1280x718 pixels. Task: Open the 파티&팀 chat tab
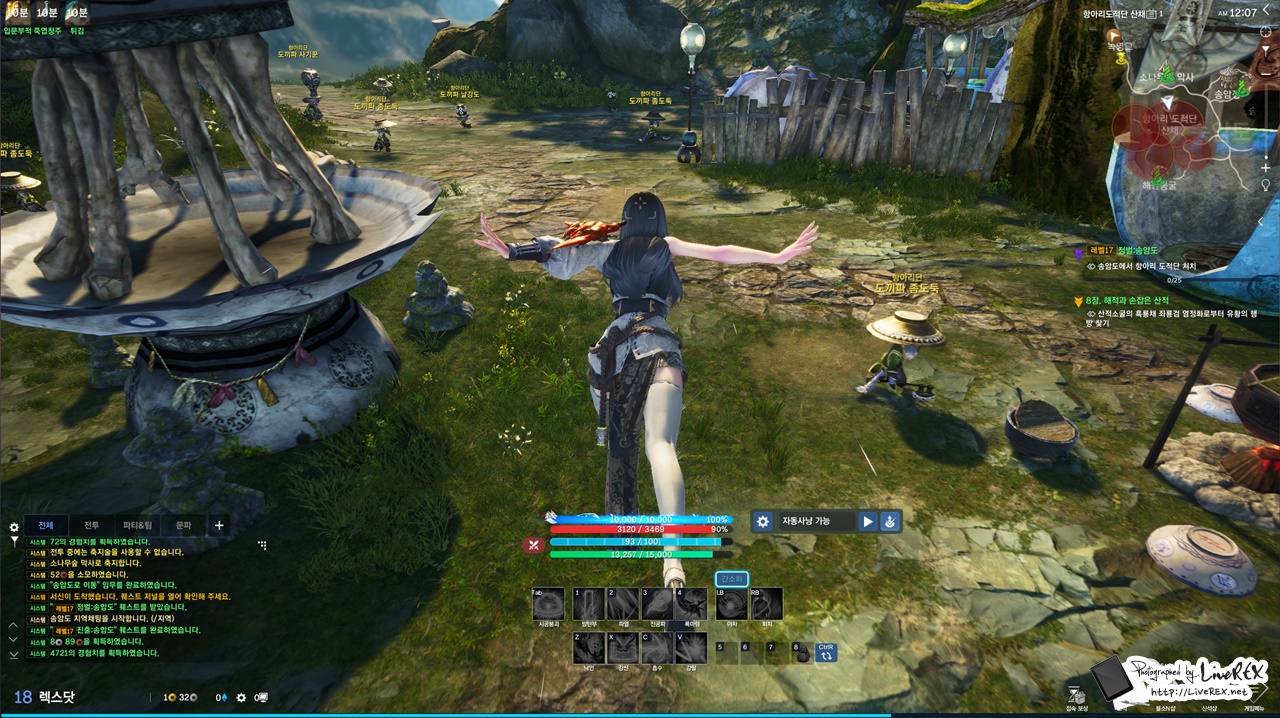pyautogui.click(x=137, y=525)
